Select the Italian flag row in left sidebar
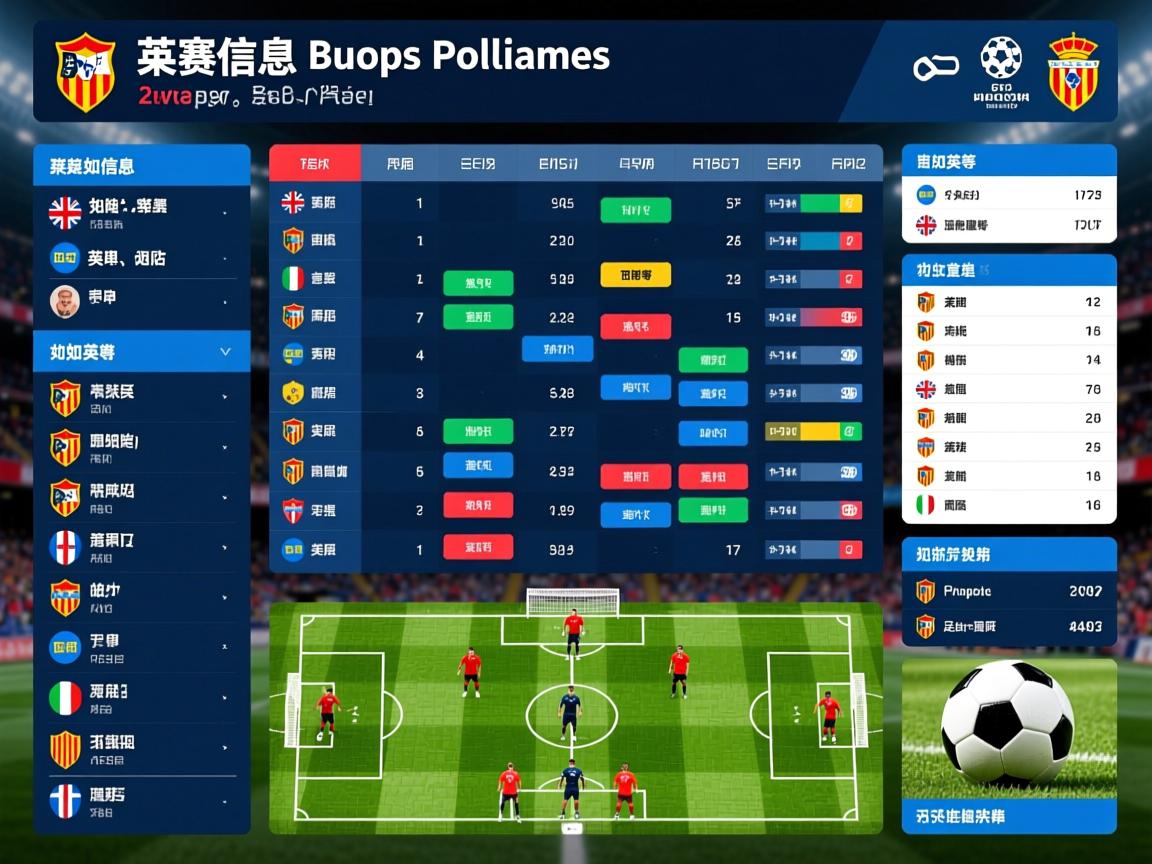This screenshot has height=864, width=1152. pos(140,697)
